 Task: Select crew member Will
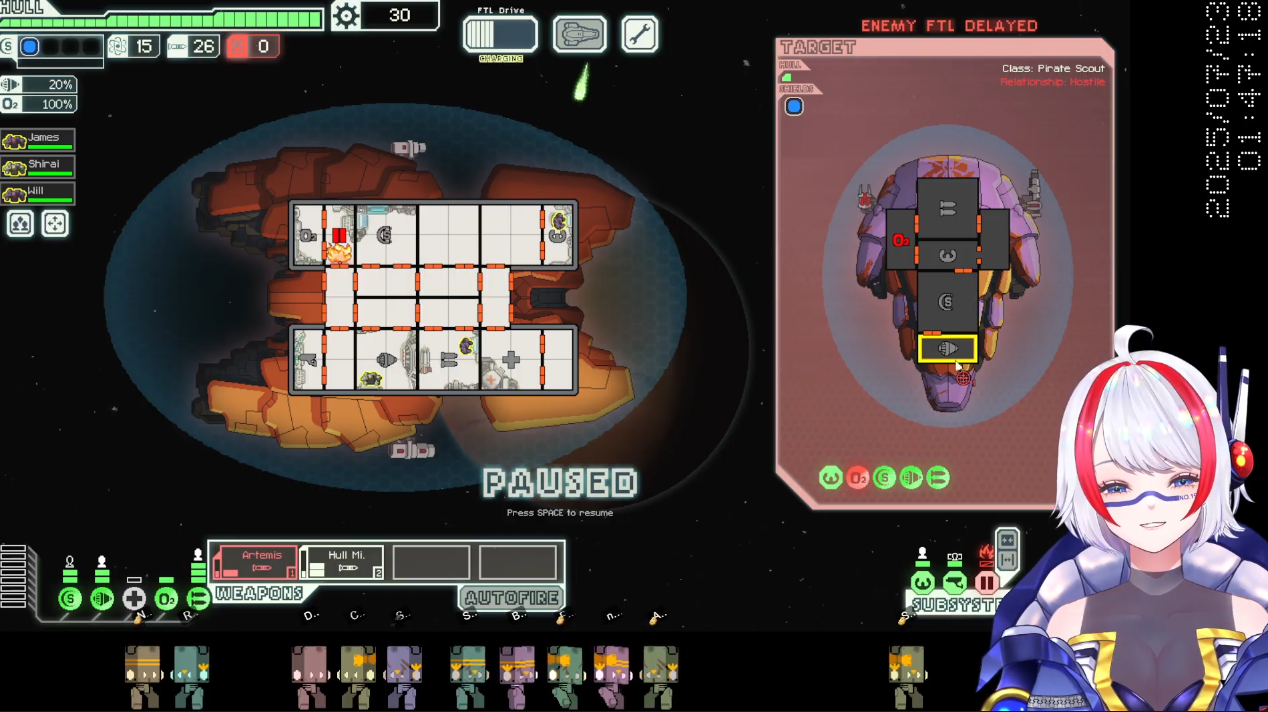click(x=38, y=193)
